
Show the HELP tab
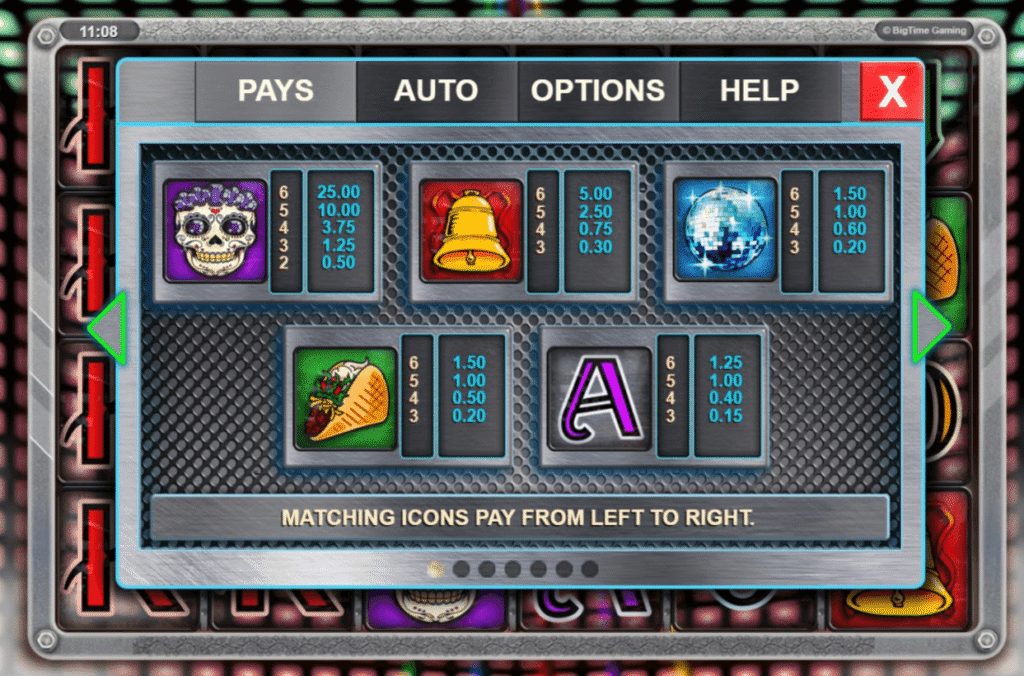tap(759, 91)
